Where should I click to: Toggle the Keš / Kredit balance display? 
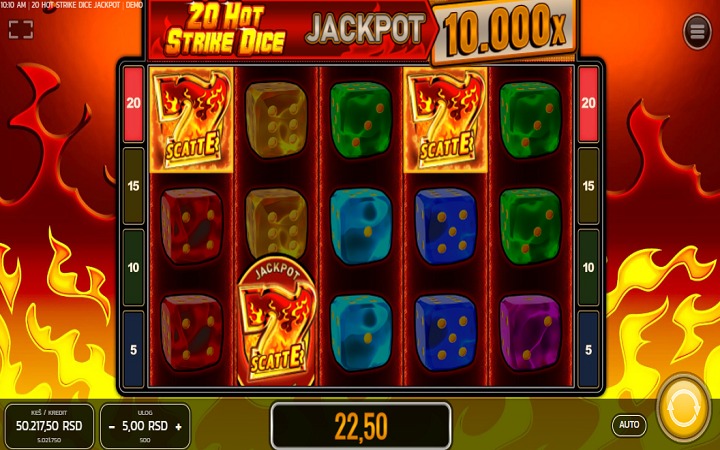(x=48, y=426)
